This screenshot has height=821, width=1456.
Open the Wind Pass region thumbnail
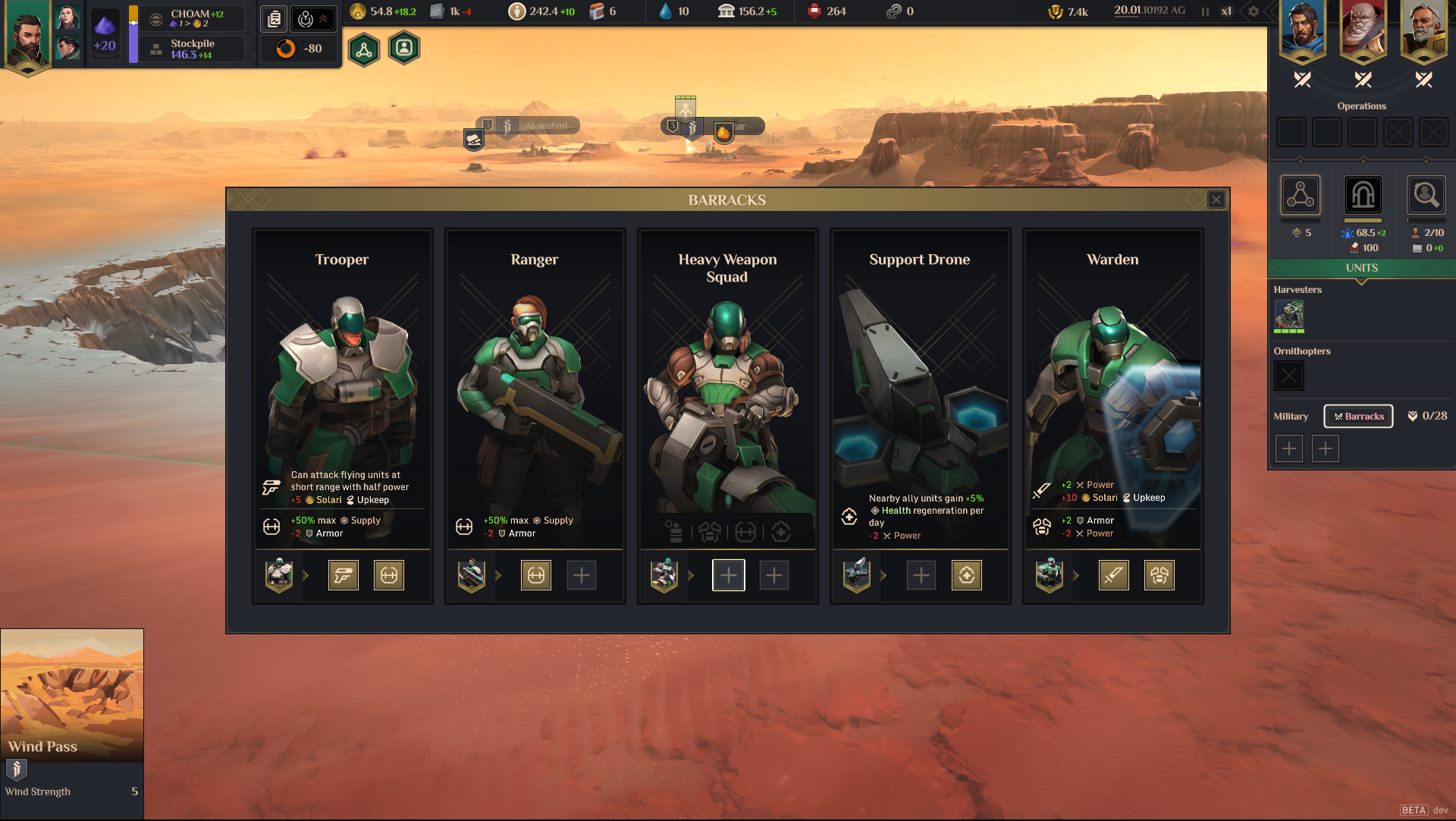point(72,694)
